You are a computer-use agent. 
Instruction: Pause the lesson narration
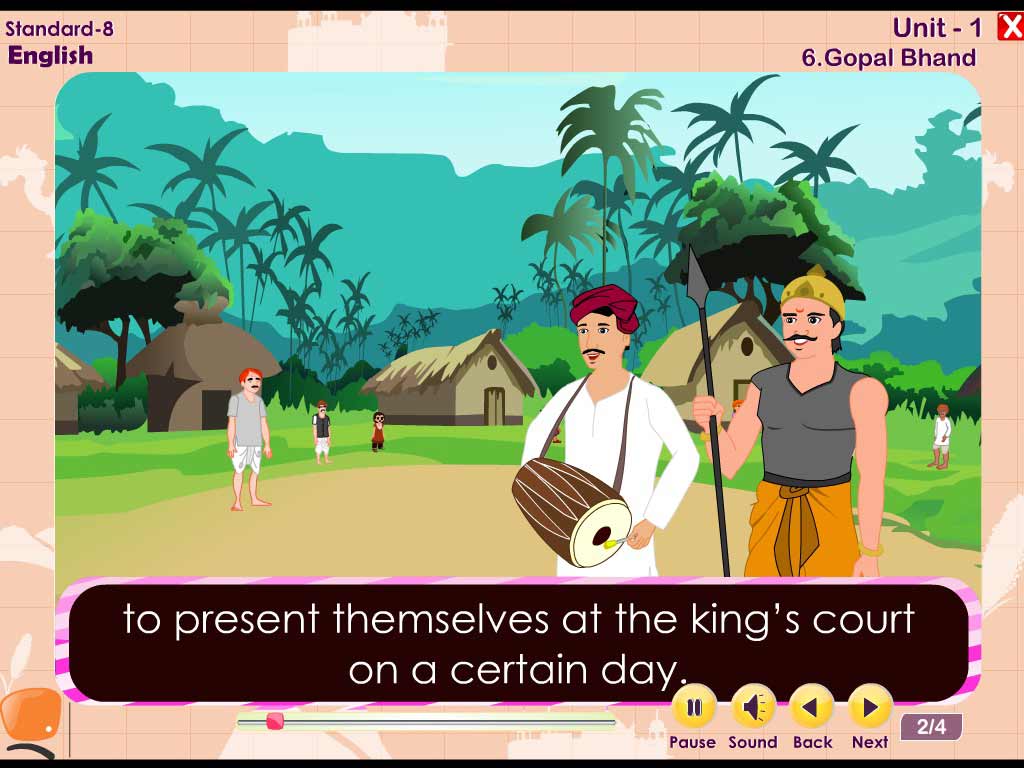[693, 708]
